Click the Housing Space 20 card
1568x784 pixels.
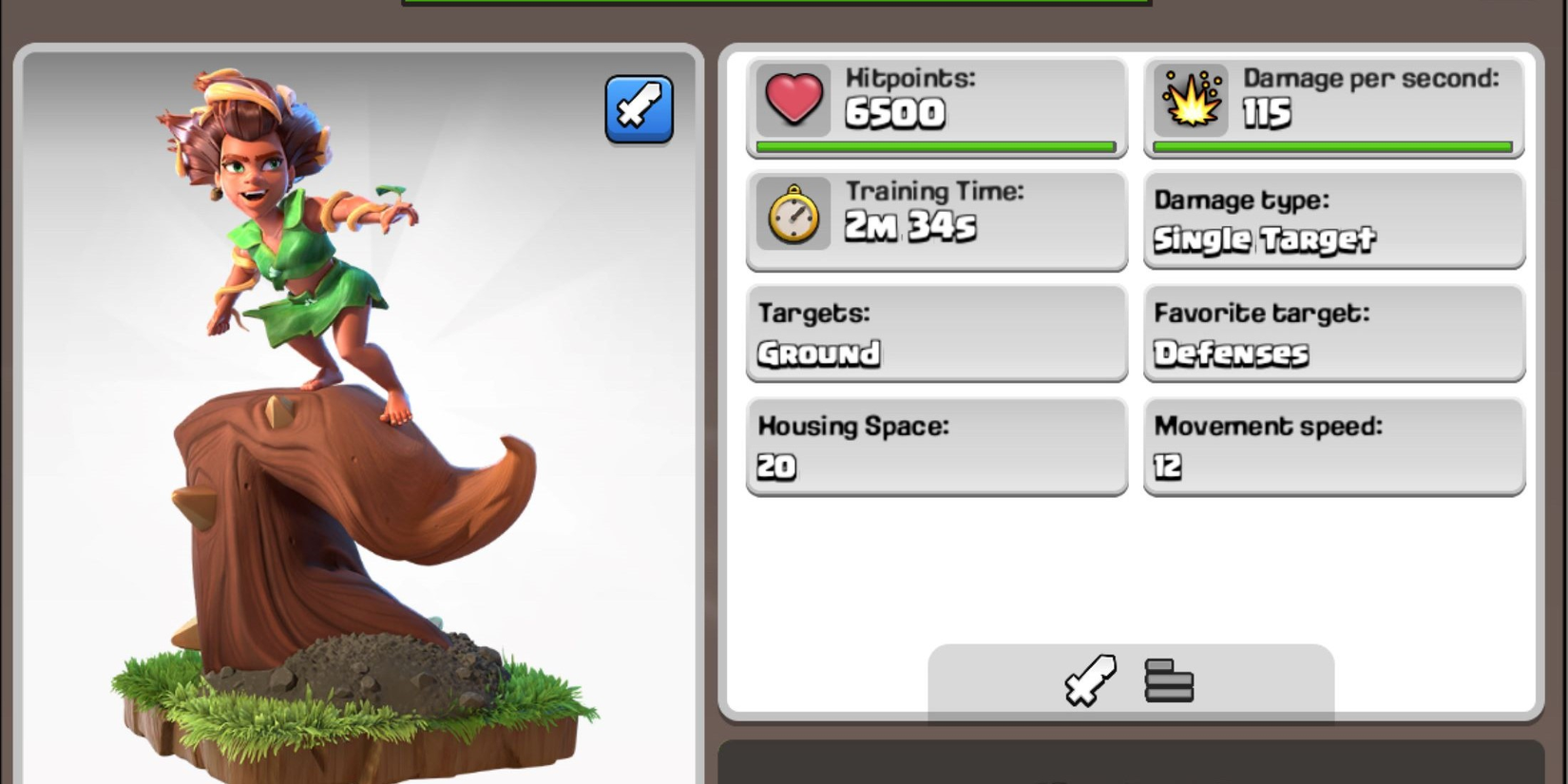coord(936,447)
